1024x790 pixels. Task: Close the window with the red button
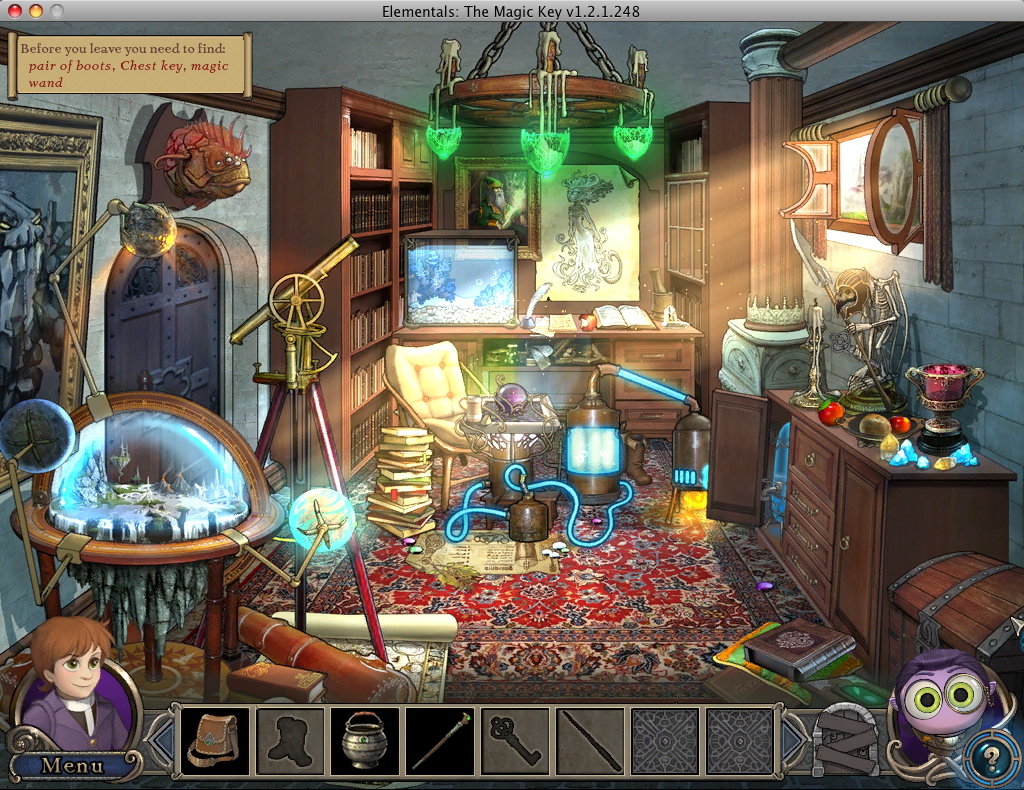[14, 11]
